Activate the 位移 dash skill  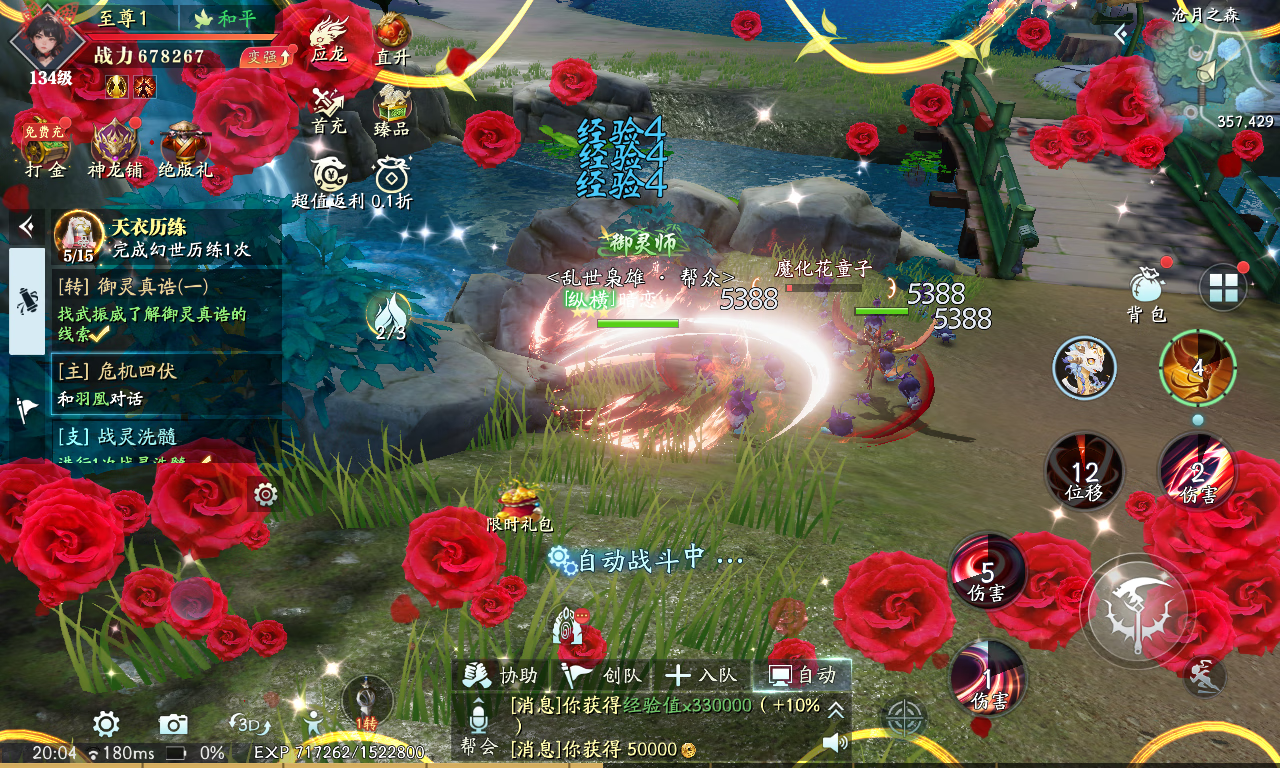coord(1084,471)
